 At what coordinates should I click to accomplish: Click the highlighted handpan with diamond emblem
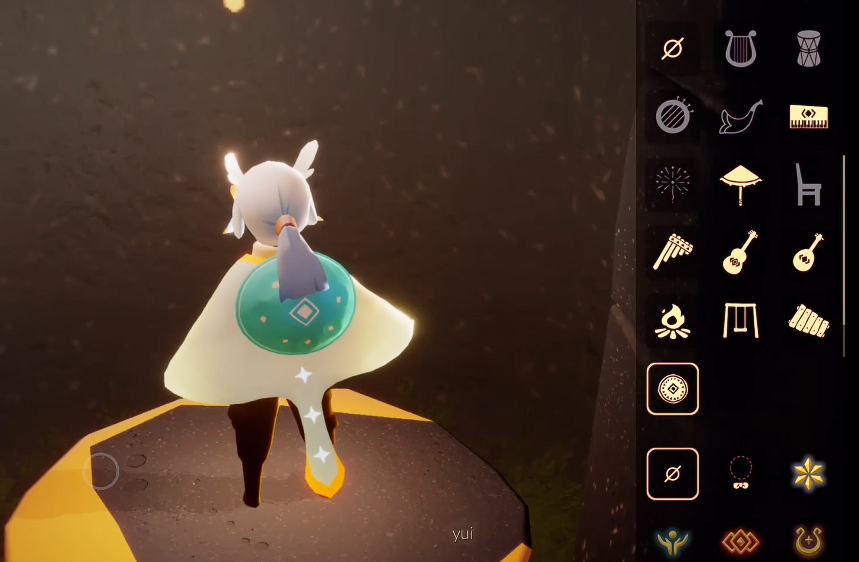(x=673, y=388)
